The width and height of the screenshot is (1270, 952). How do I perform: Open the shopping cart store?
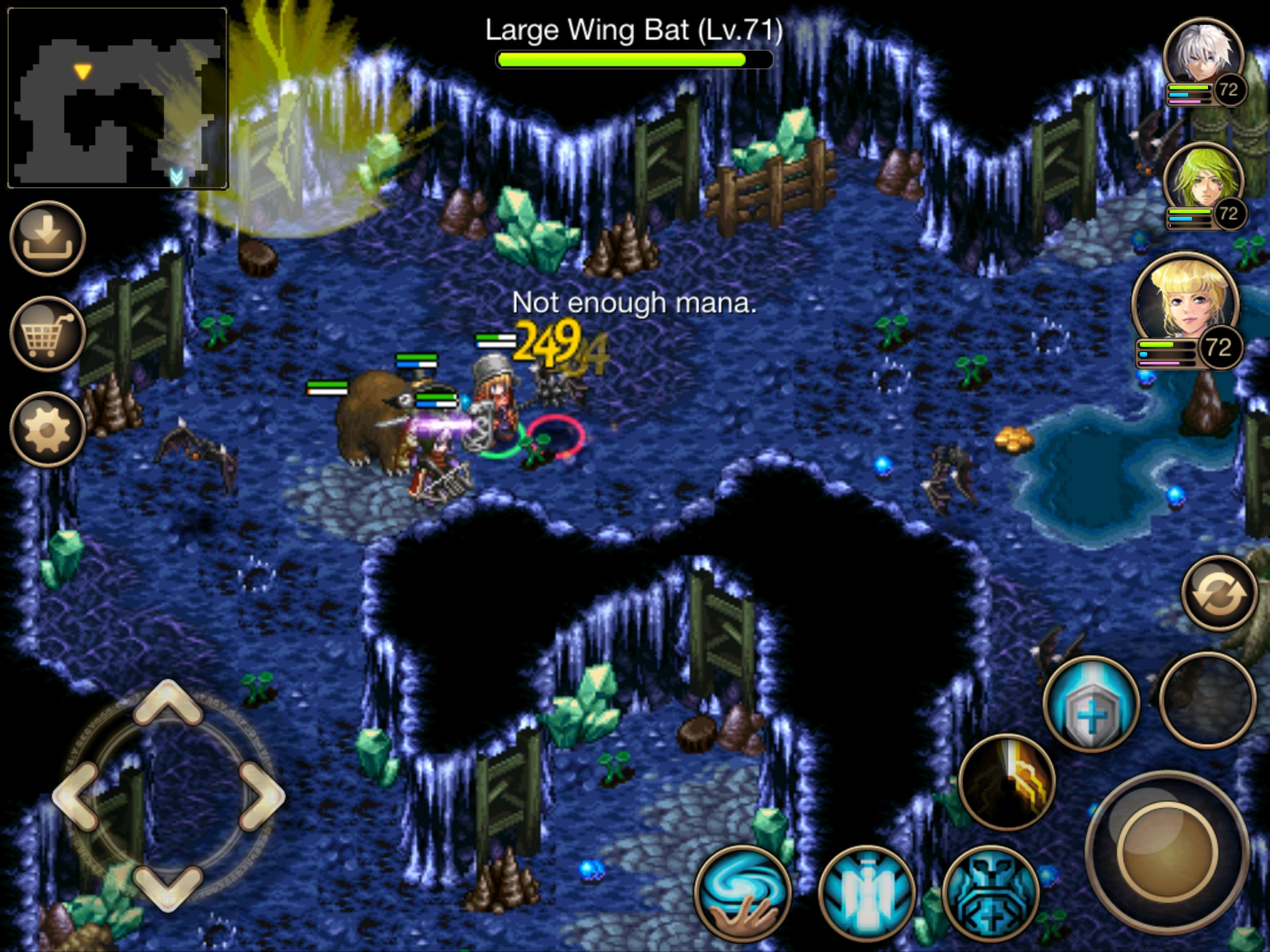point(48,333)
